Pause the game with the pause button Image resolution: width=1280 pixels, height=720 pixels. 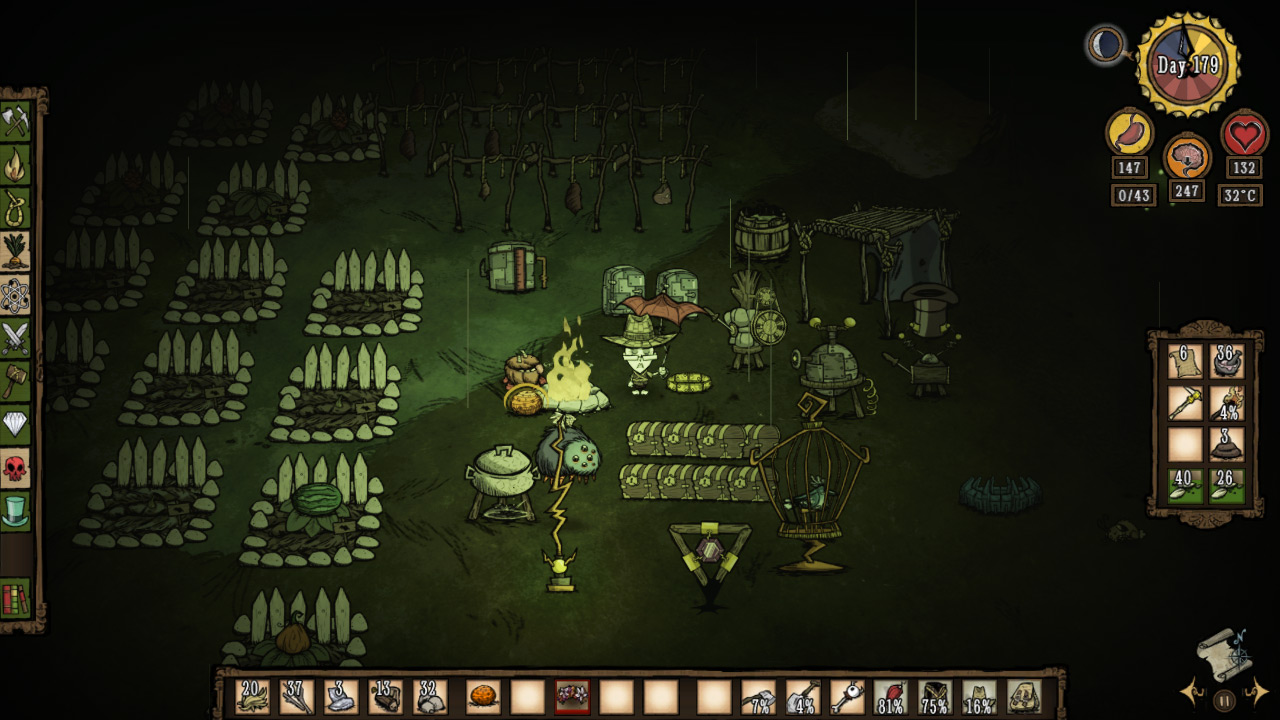[1224, 700]
